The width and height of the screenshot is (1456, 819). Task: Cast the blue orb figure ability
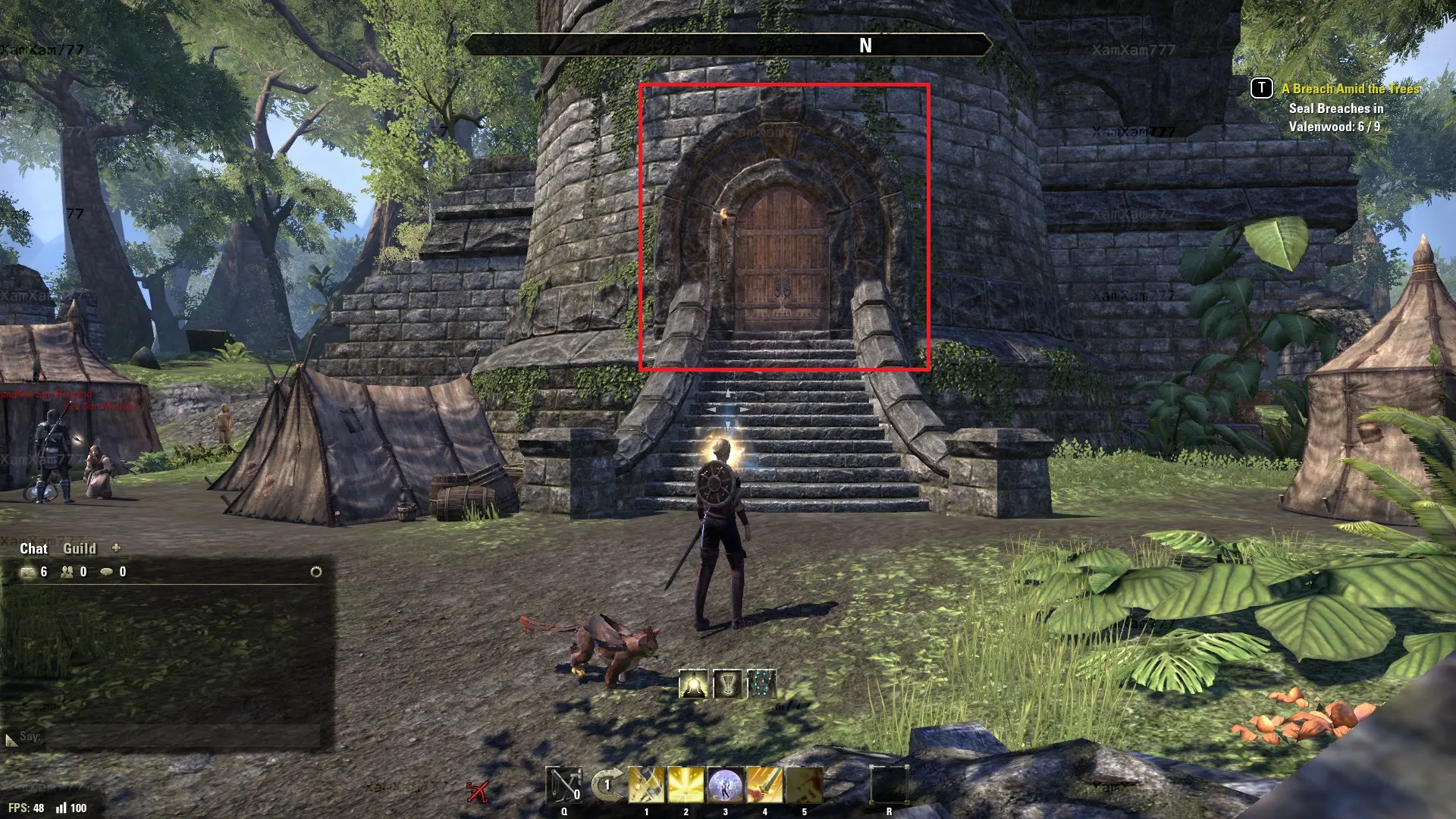(x=725, y=785)
